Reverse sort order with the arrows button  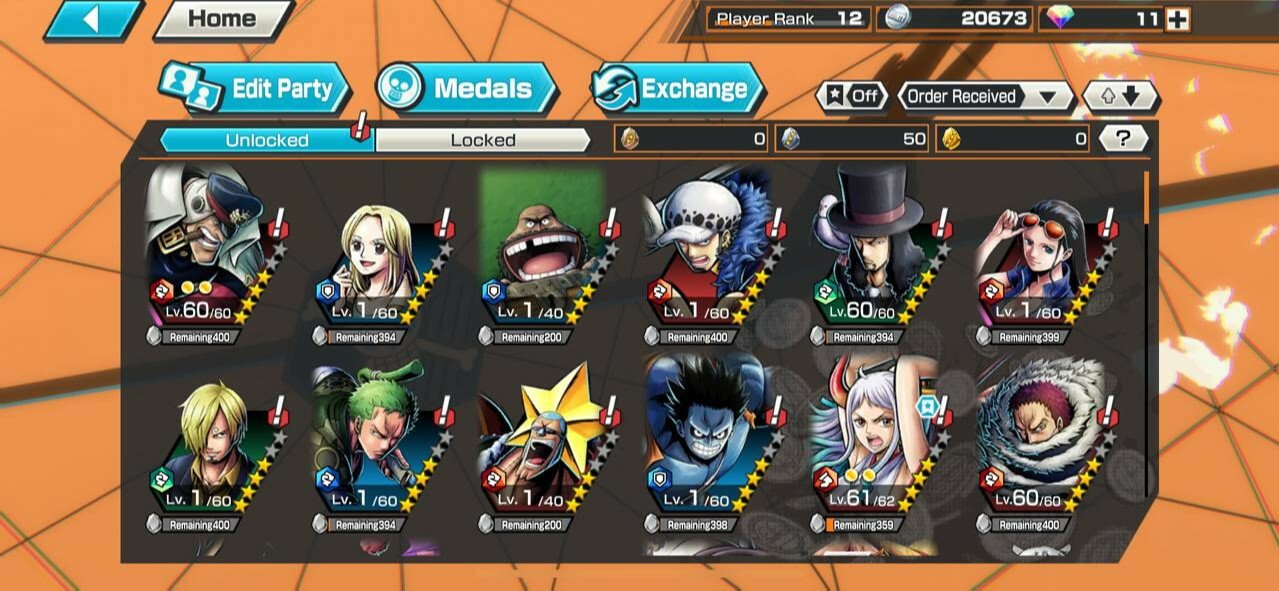[x=1119, y=97]
